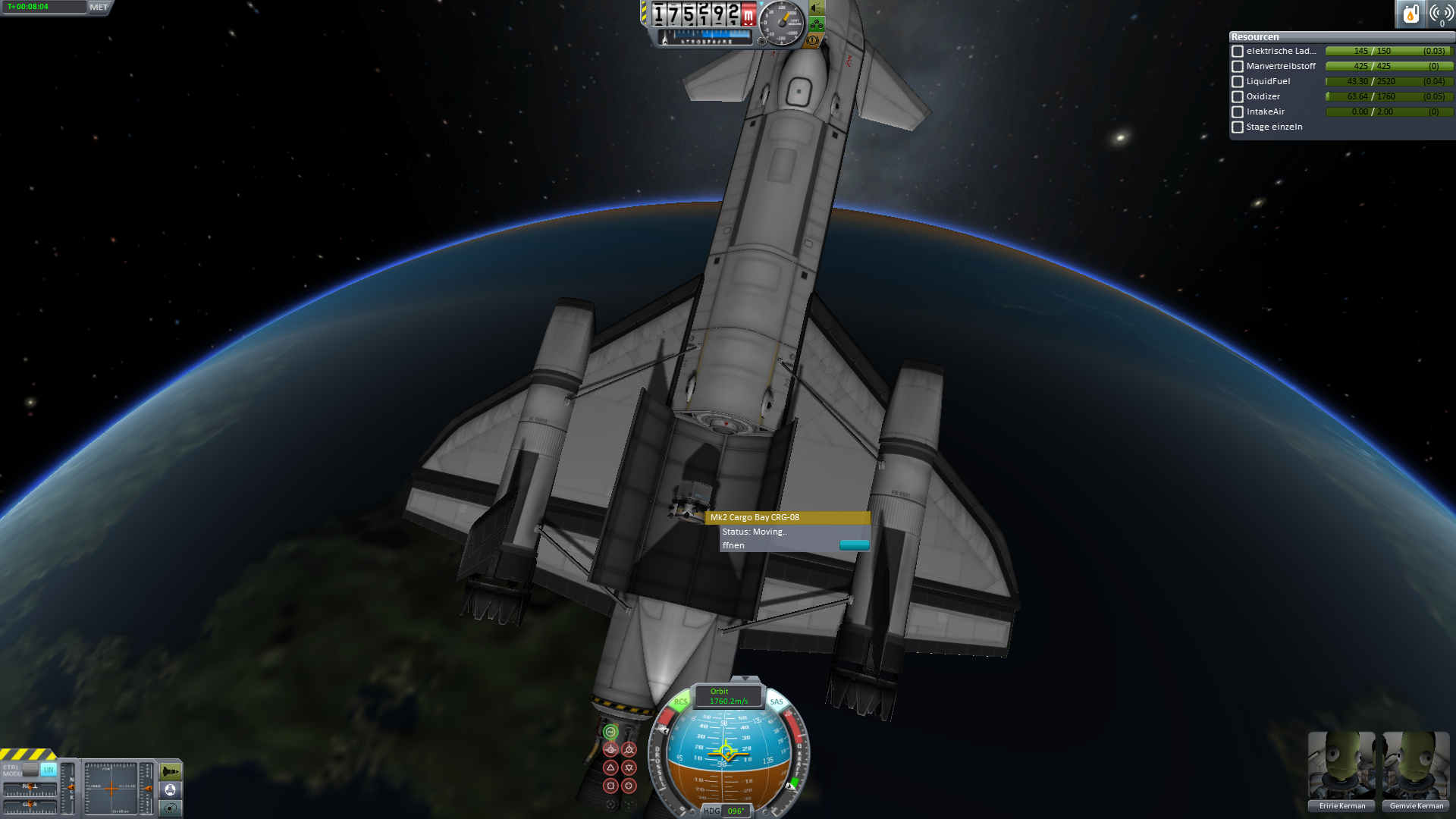The height and width of the screenshot is (819, 1456).
Task: Toggle the lights action button
Action: (817, 8)
